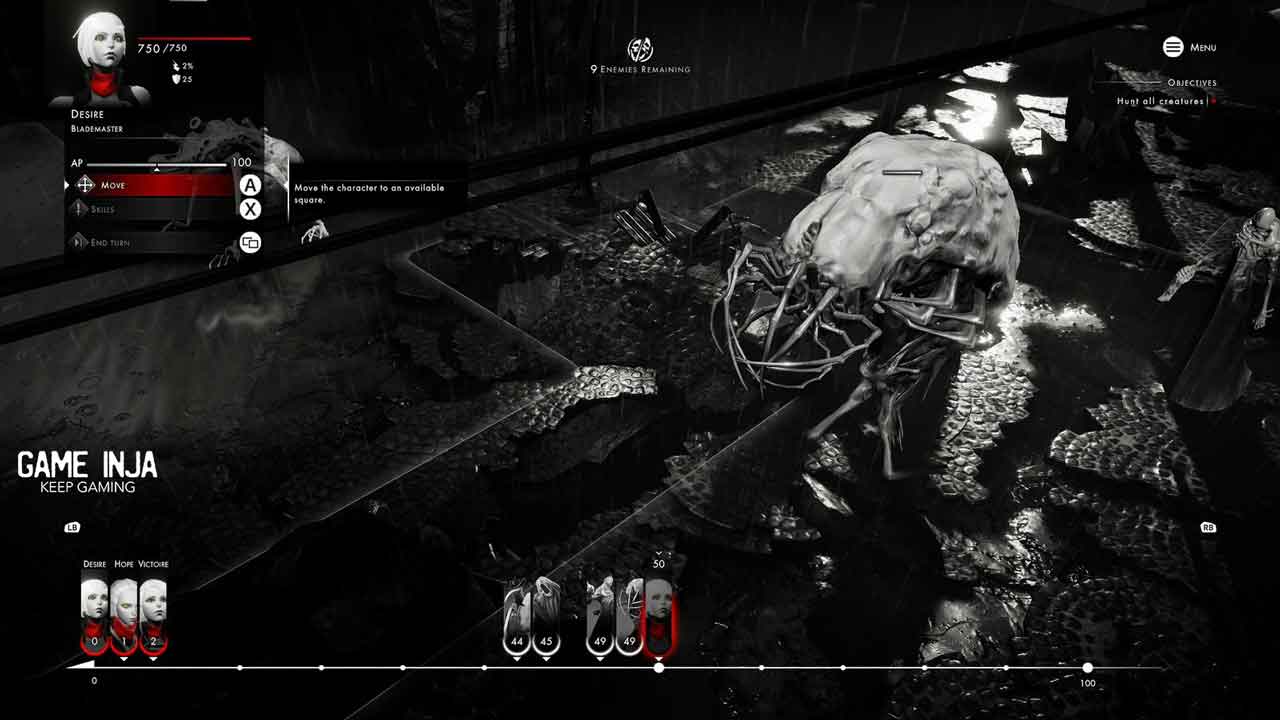Select Hope's portrait on the timeline

124,612
